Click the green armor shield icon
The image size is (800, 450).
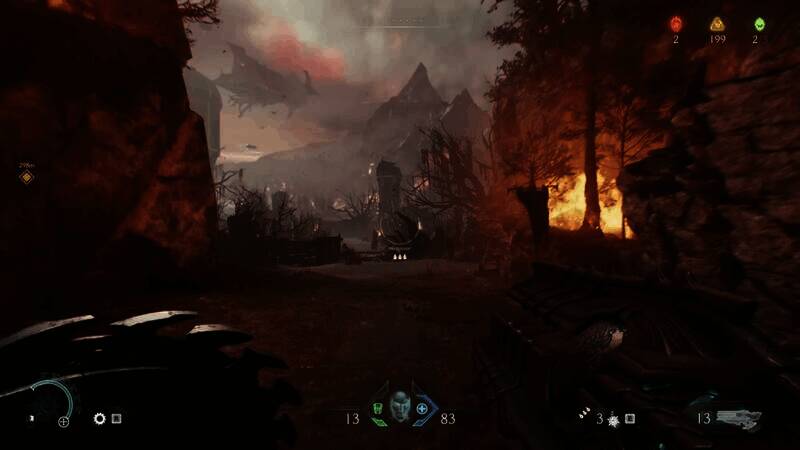pyautogui.click(x=378, y=409)
